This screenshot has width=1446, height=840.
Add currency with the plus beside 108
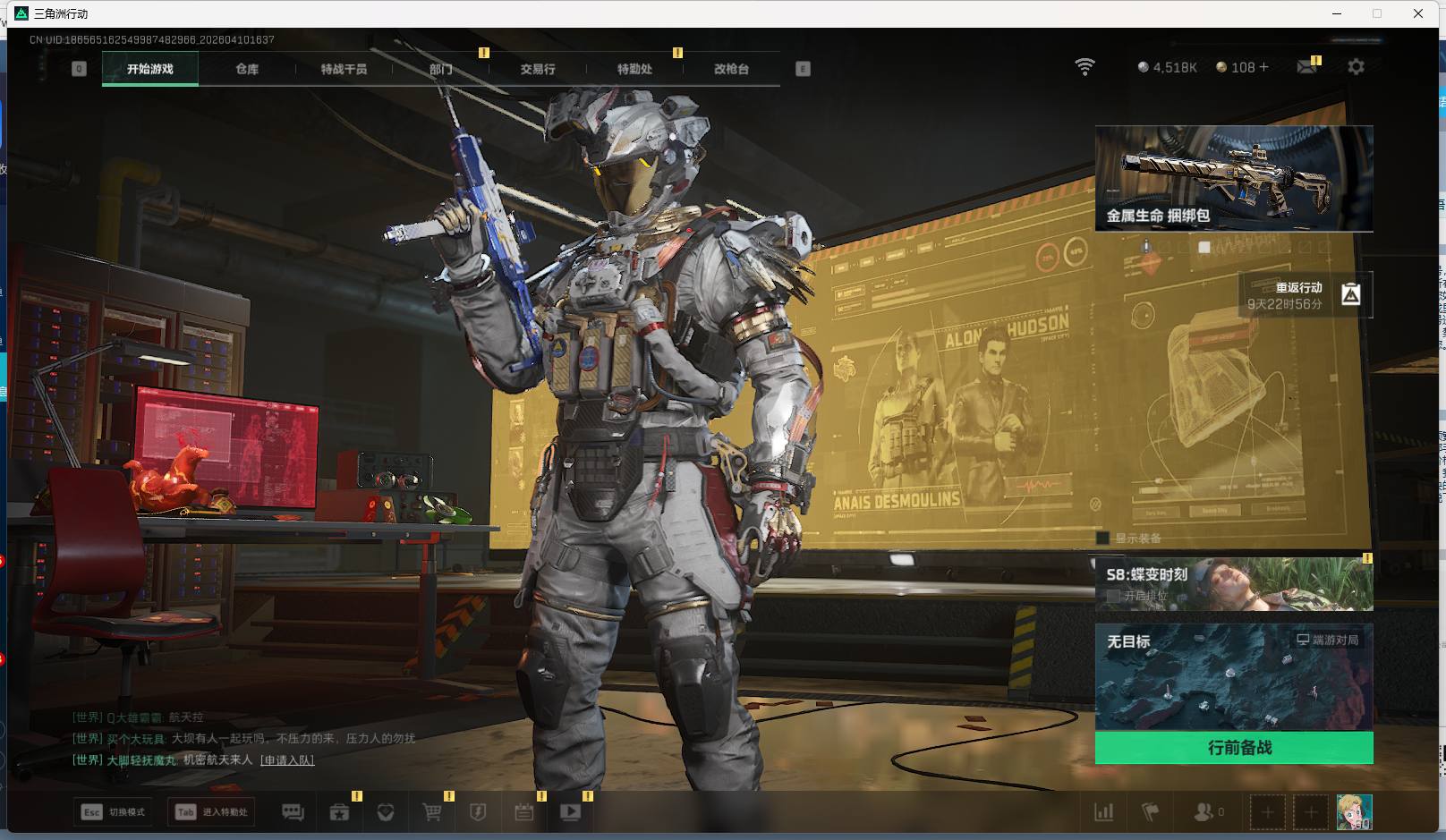(x=1263, y=67)
